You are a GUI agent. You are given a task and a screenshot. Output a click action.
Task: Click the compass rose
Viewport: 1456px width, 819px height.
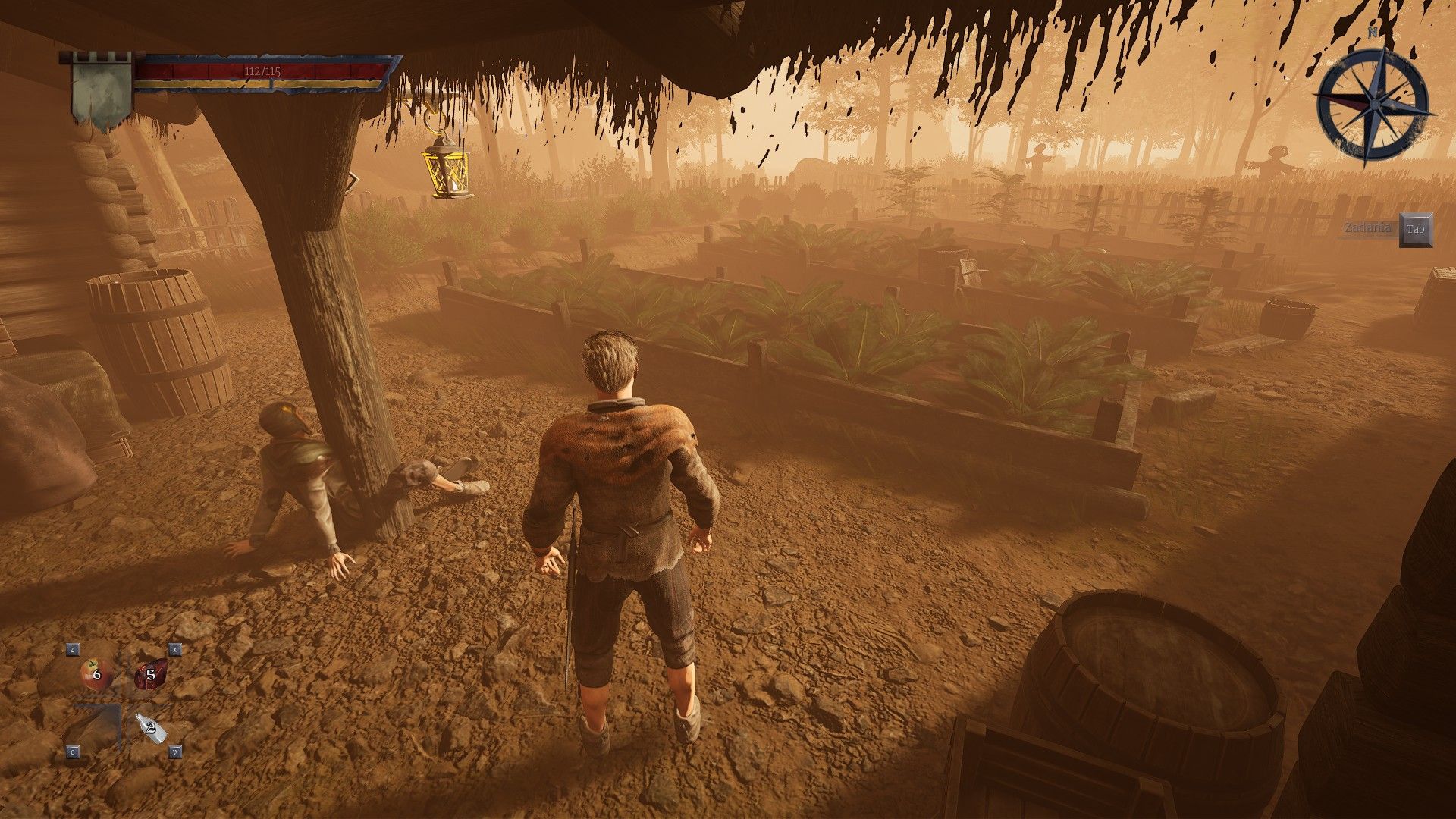point(1373,104)
